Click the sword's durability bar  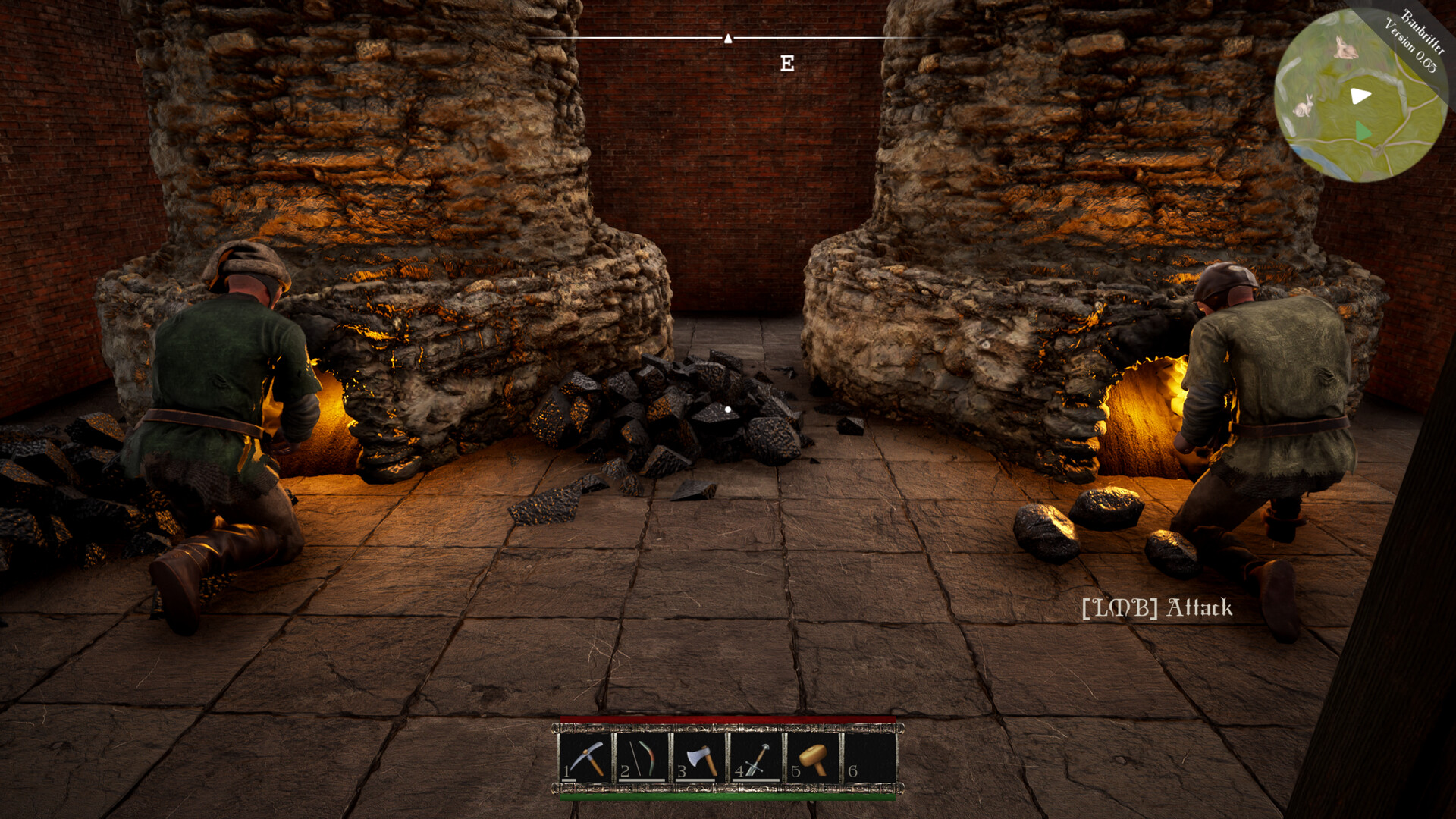click(755, 781)
